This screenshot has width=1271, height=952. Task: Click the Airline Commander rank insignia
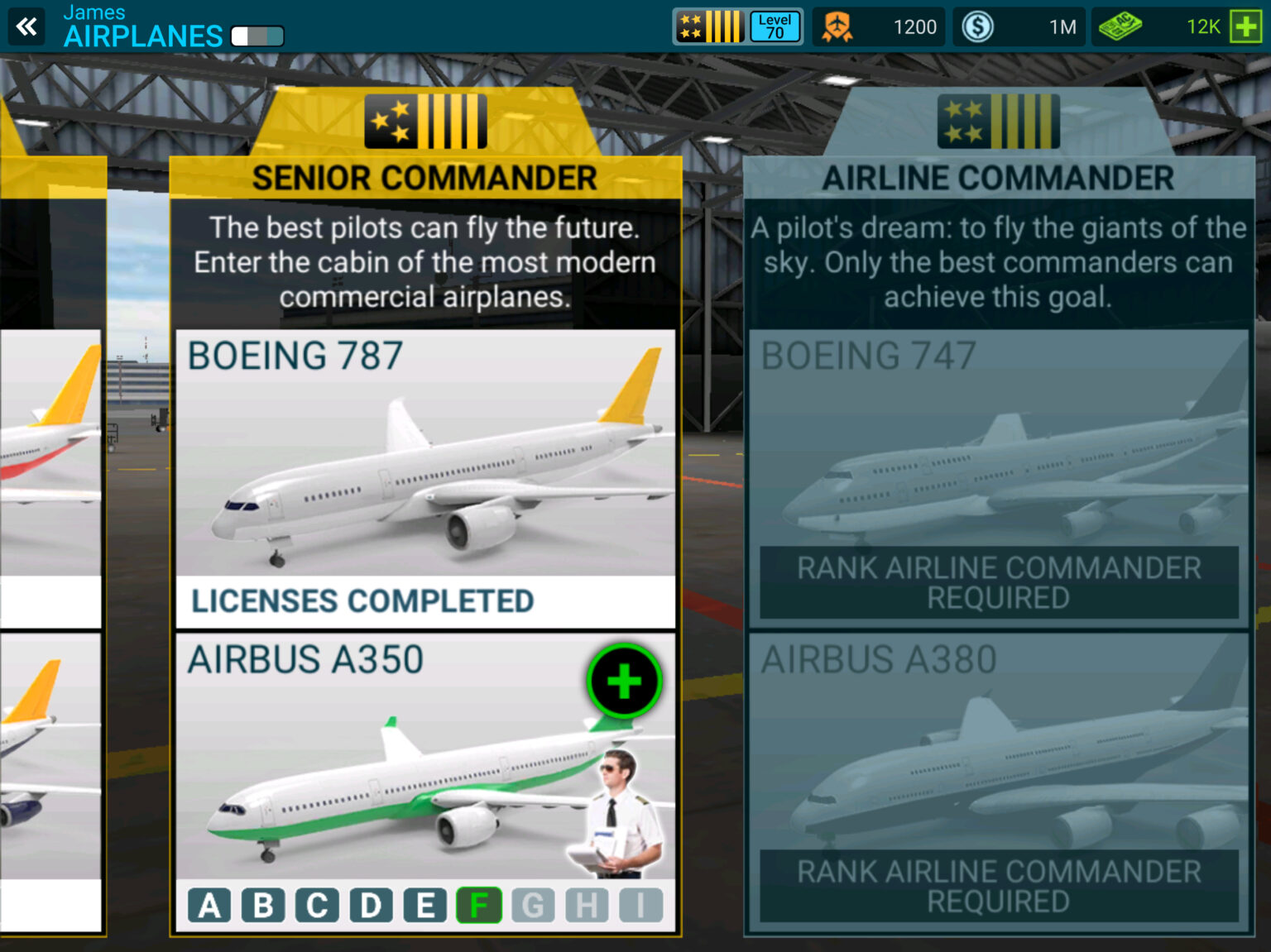tap(997, 120)
